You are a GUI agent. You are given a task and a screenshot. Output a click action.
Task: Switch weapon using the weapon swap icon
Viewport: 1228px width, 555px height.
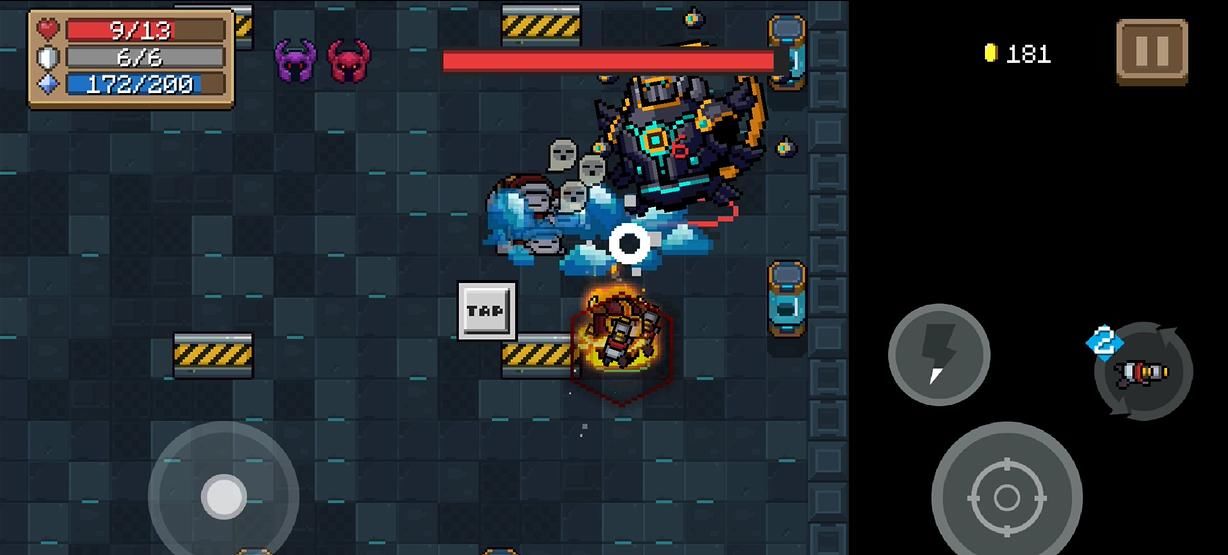pyautogui.click(x=1144, y=371)
